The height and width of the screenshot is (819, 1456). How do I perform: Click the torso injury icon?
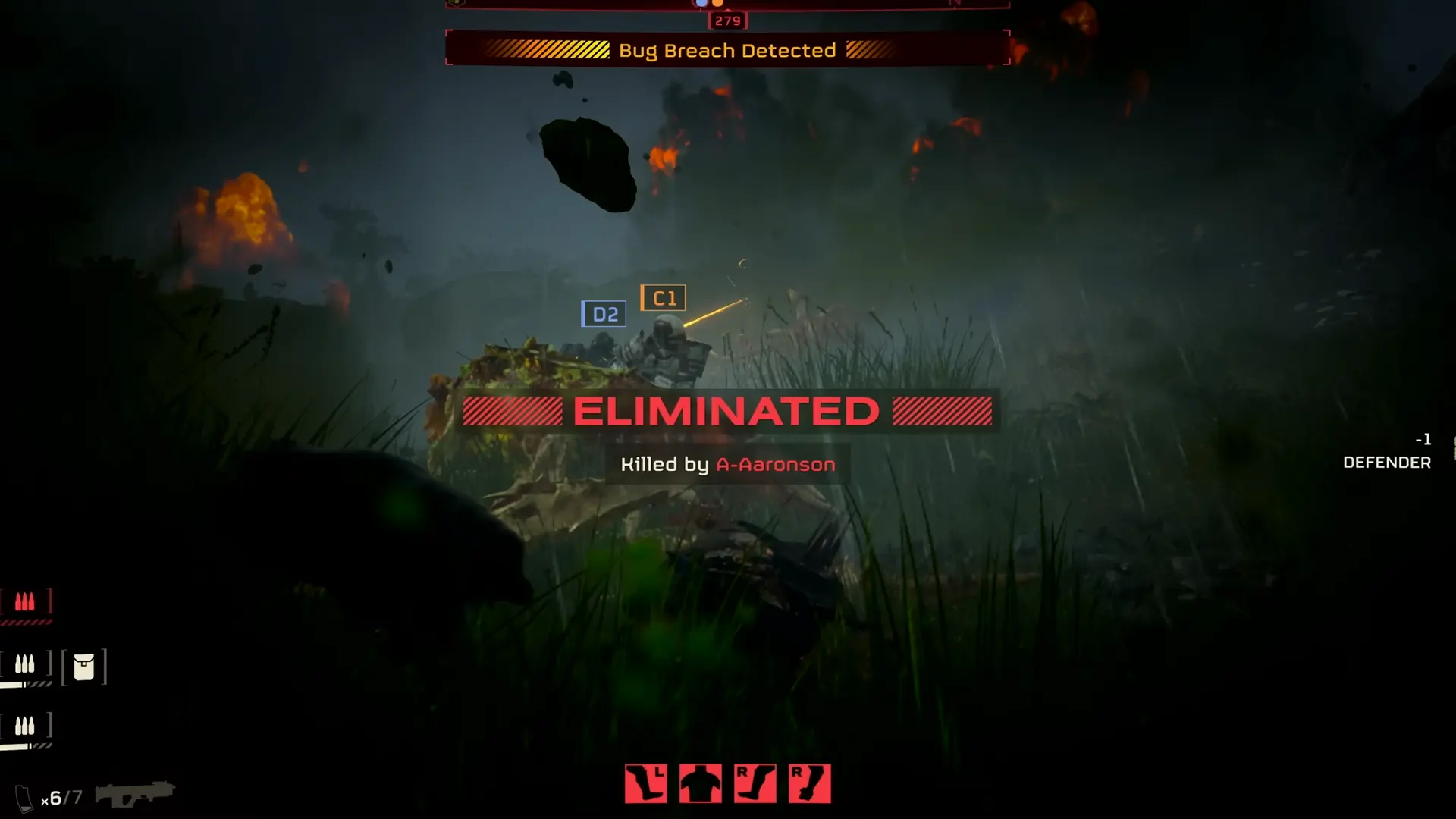tap(701, 783)
